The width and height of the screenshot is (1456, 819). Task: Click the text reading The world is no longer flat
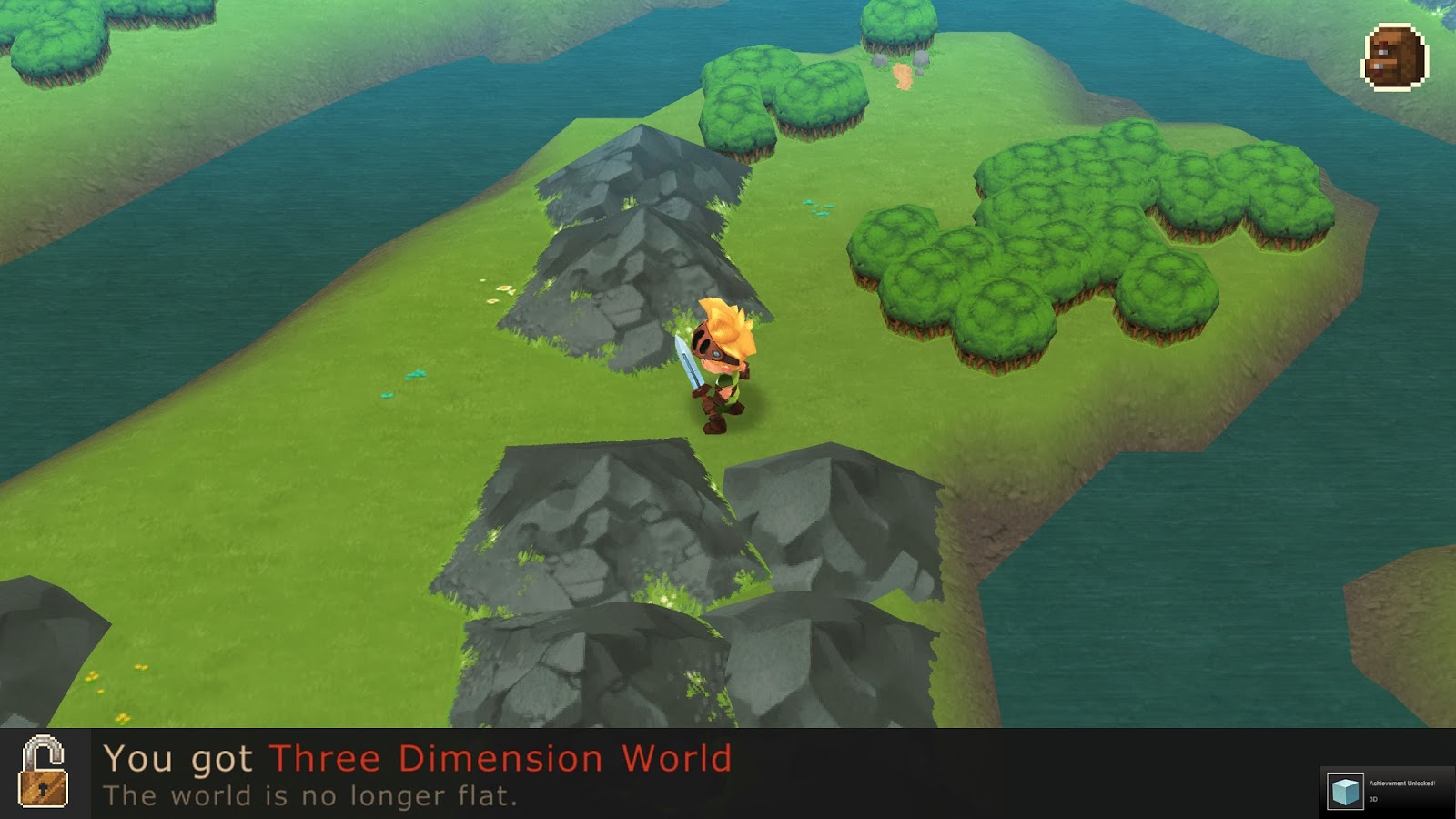tap(309, 794)
